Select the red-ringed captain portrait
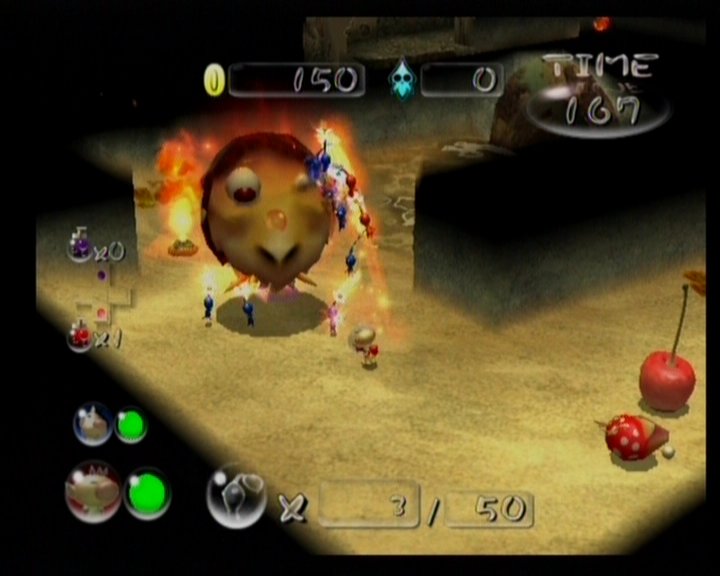720x576 pixels. (92, 491)
